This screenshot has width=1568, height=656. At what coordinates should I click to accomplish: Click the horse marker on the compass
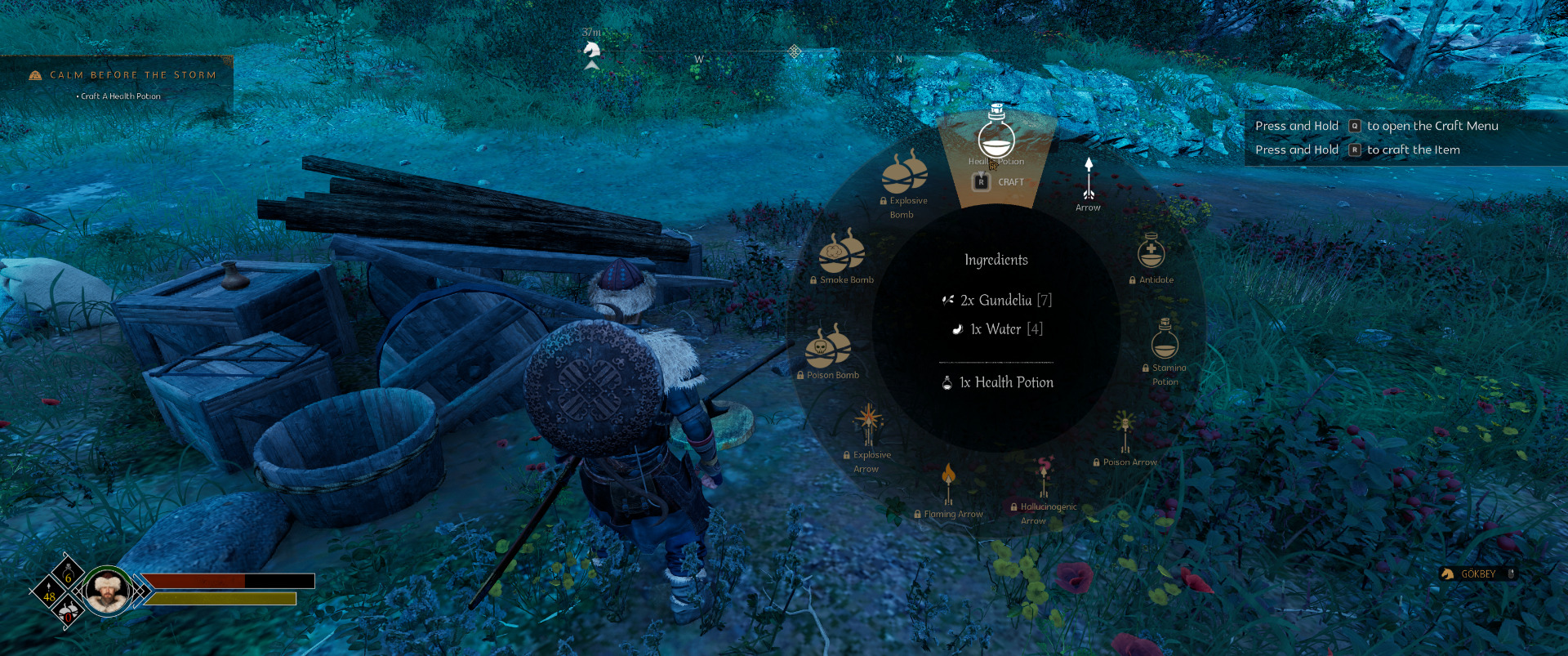coord(591,51)
